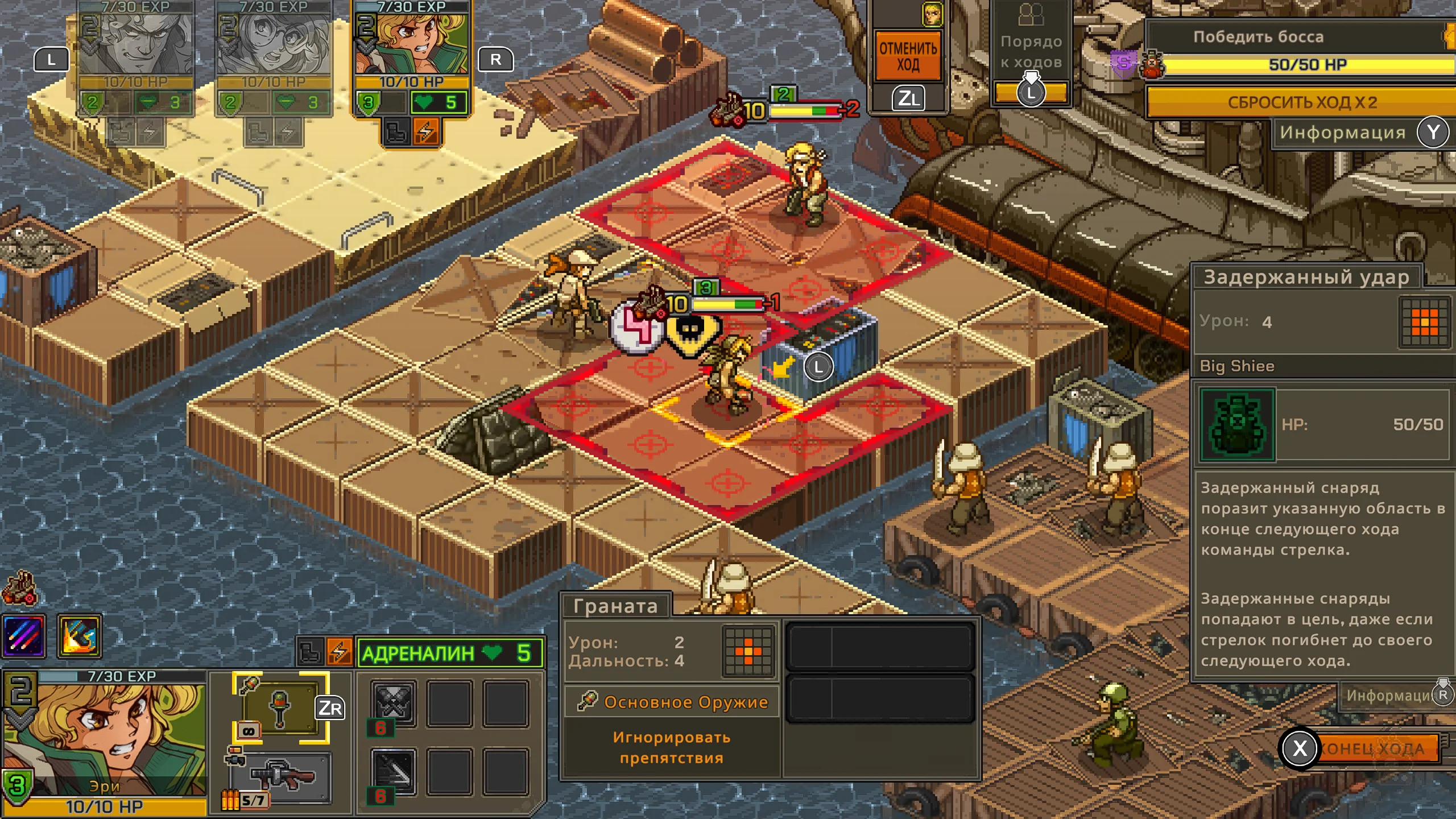End the turn with КОНЕЦ ХОДА

pos(1371,748)
